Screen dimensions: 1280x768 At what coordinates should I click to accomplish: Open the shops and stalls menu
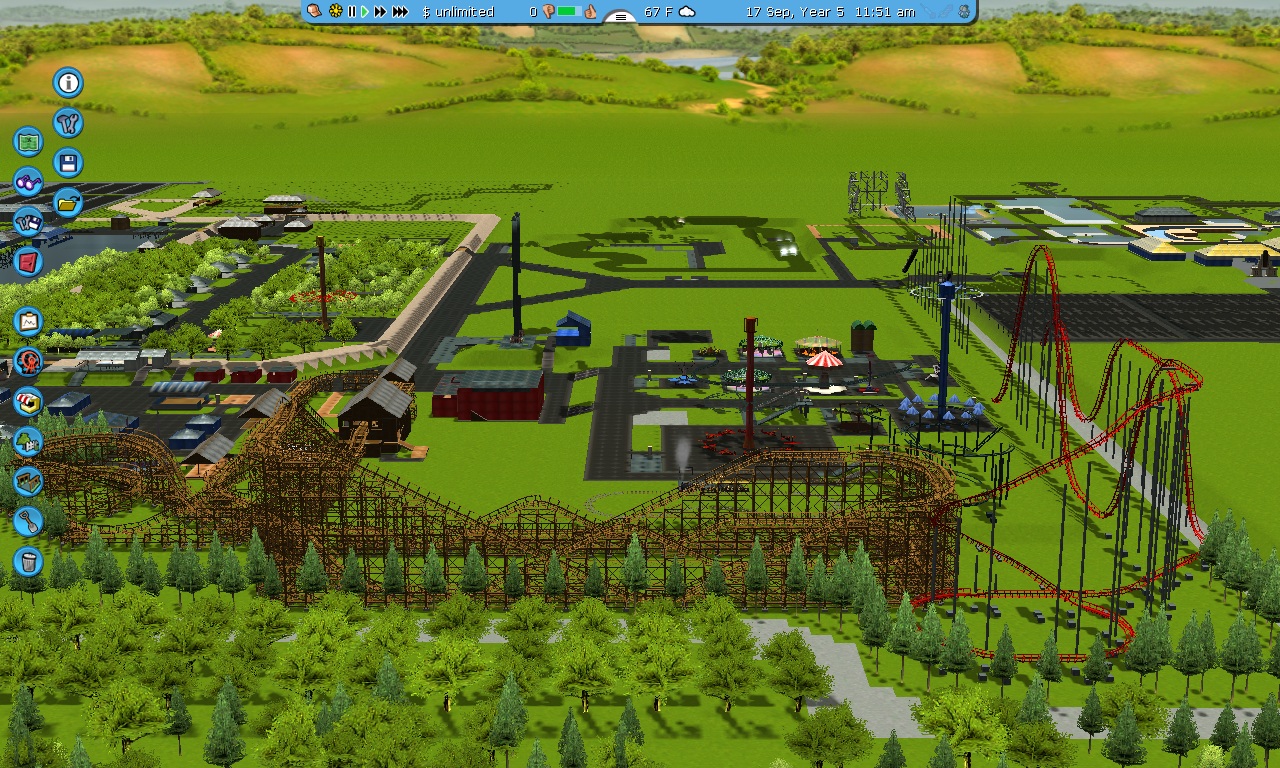[28, 402]
